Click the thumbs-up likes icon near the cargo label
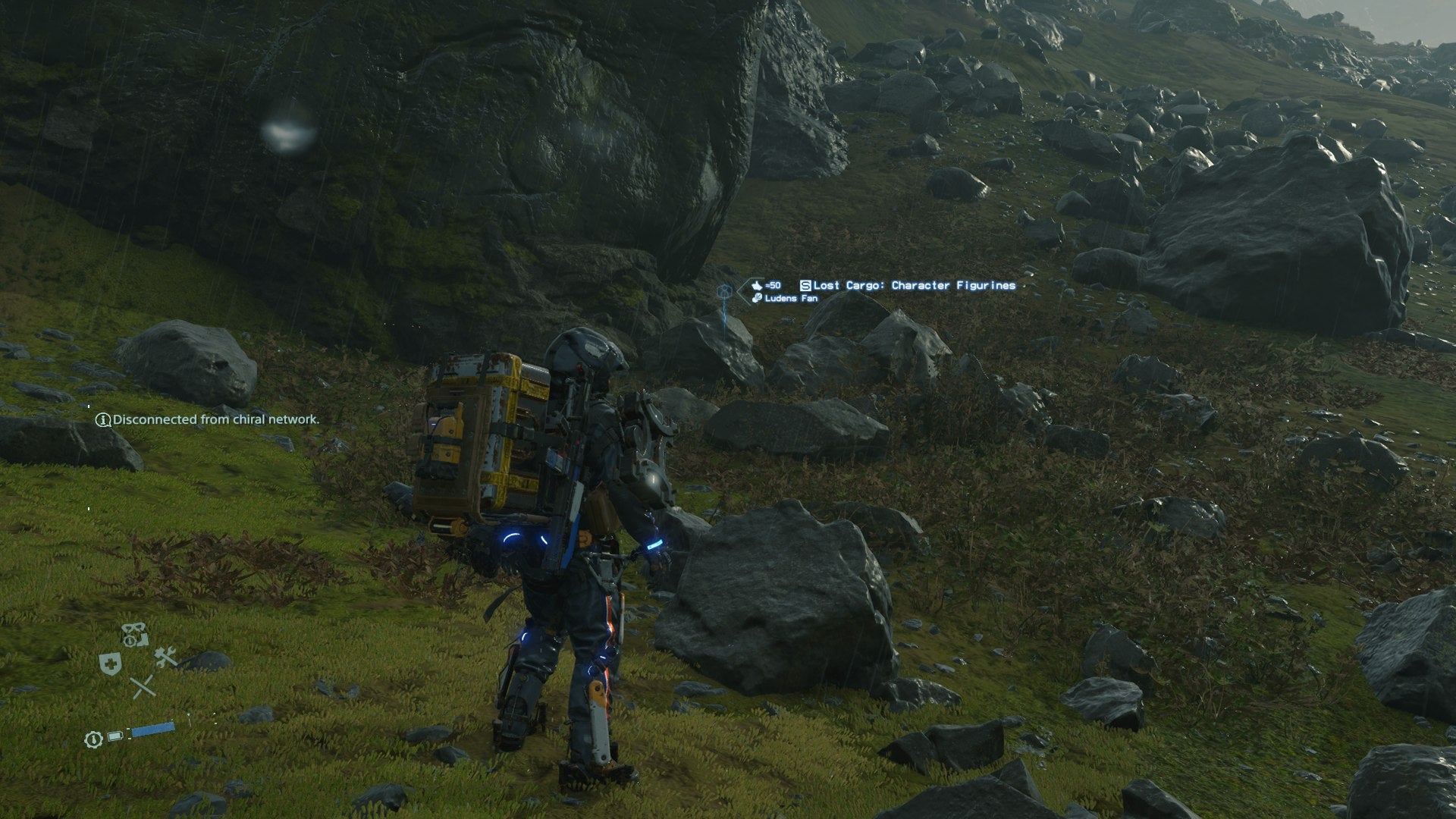Image resolution: width=1456 pixels, height=819 pixels. tap(758, 285)
